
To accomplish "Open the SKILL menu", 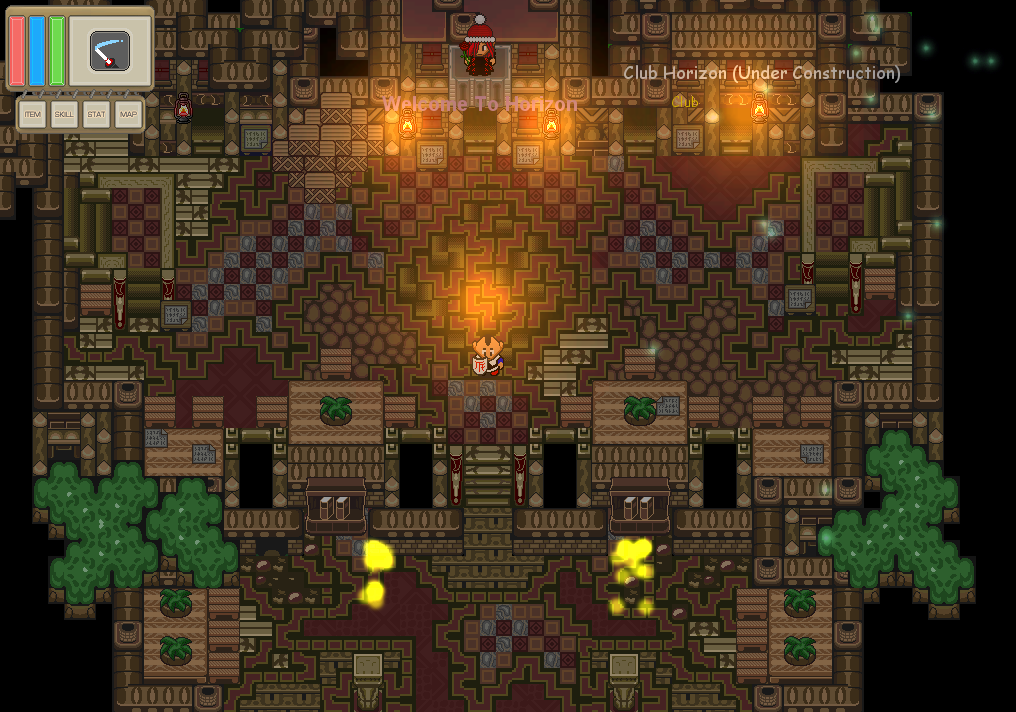I will (65, 114).
